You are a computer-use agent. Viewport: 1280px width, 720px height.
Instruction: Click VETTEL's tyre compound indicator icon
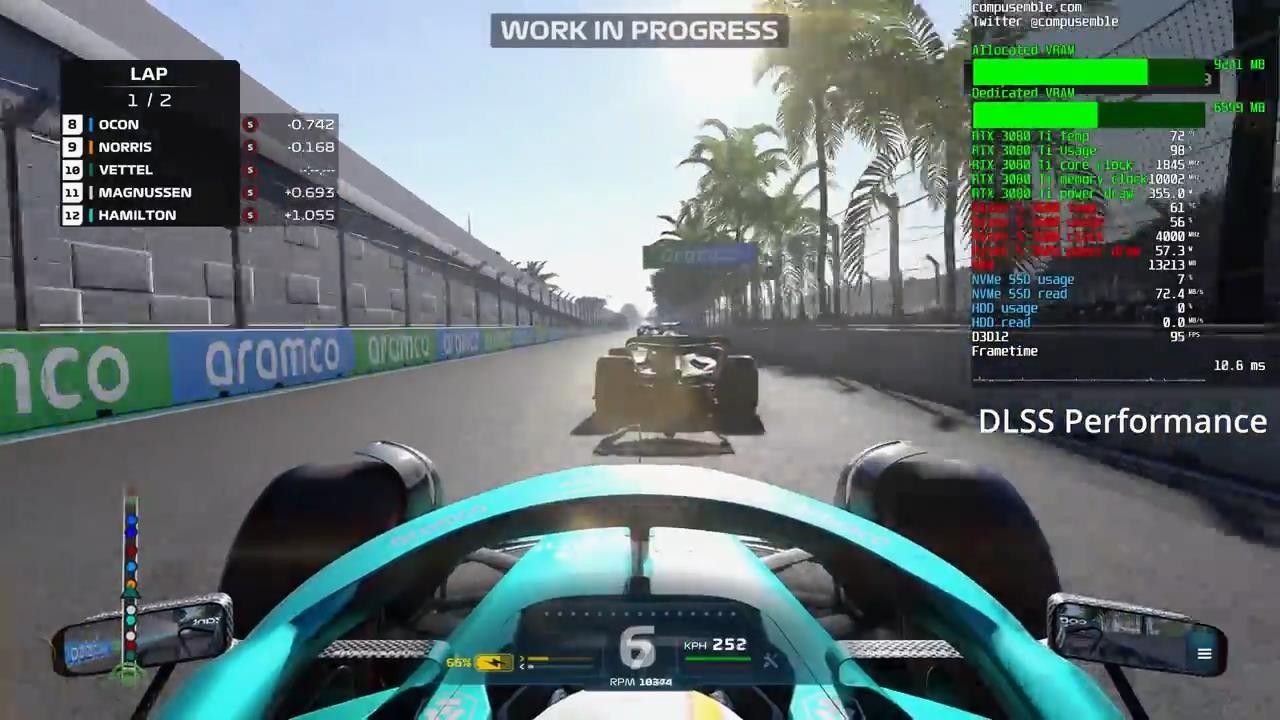pyautogui.click(x=249, y=169)
